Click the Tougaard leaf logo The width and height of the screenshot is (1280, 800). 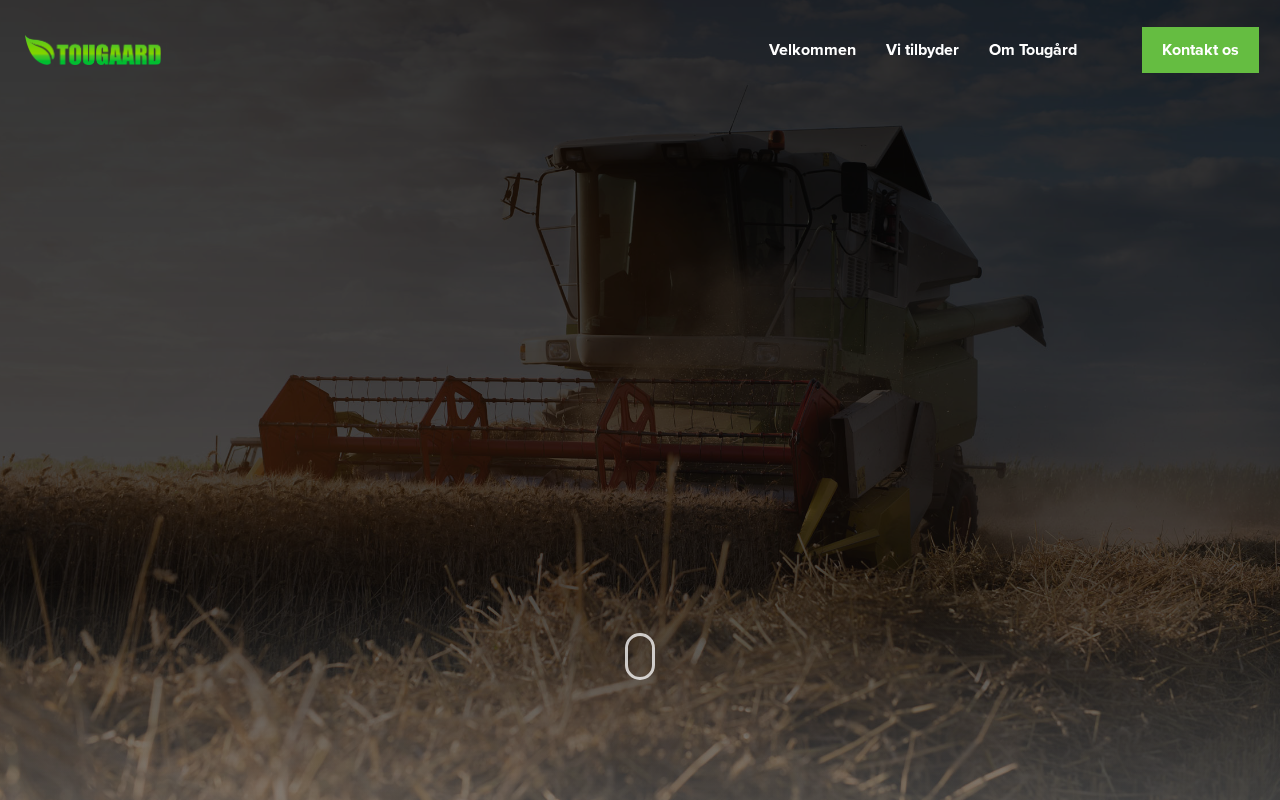pos(93,51)
